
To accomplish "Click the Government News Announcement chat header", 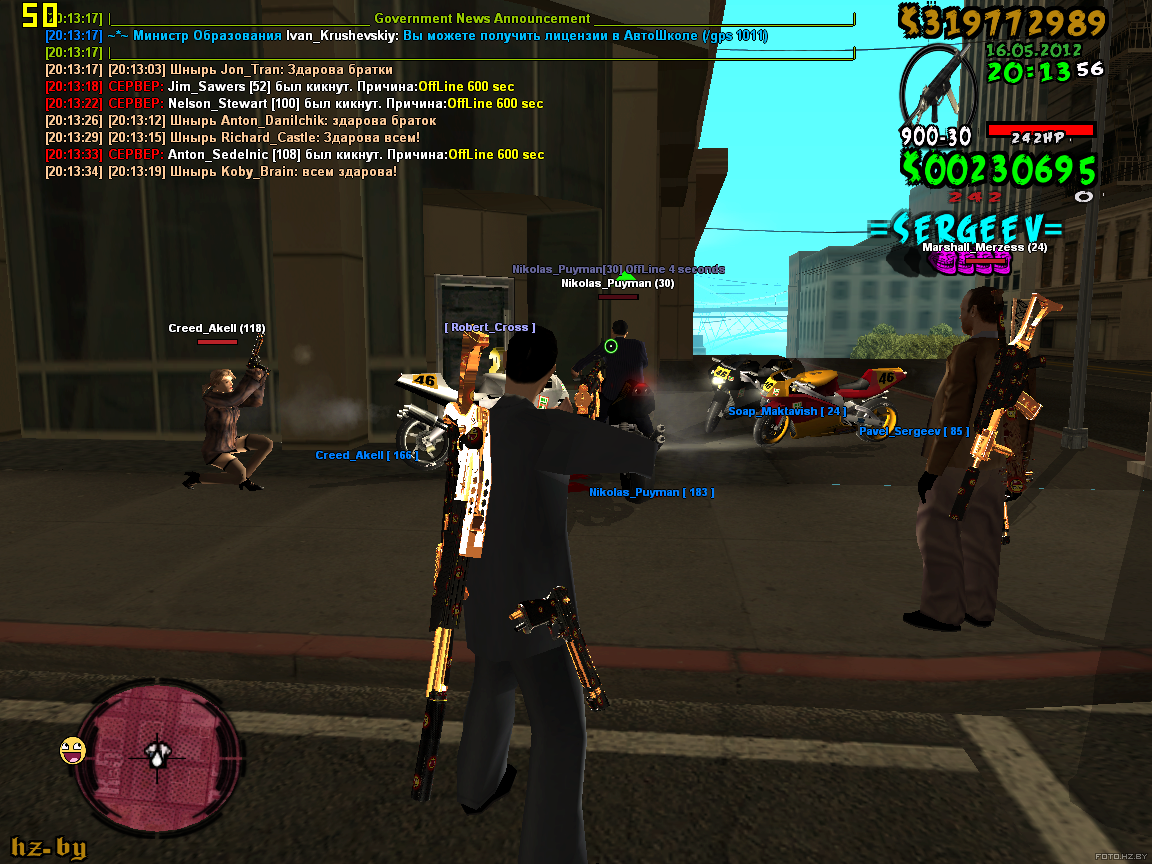I will 482,18.
